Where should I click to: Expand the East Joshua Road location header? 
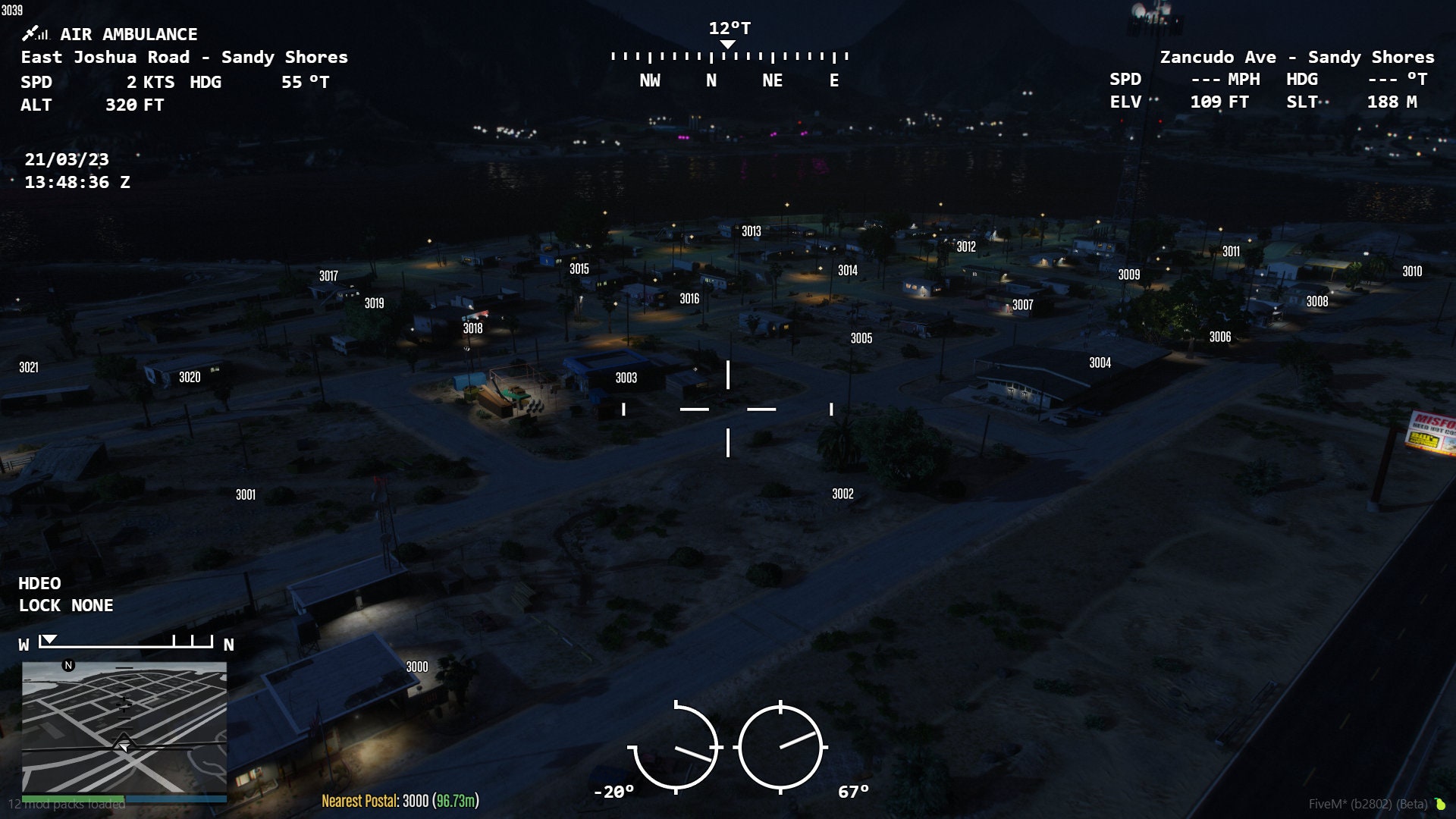pos(185,57)
